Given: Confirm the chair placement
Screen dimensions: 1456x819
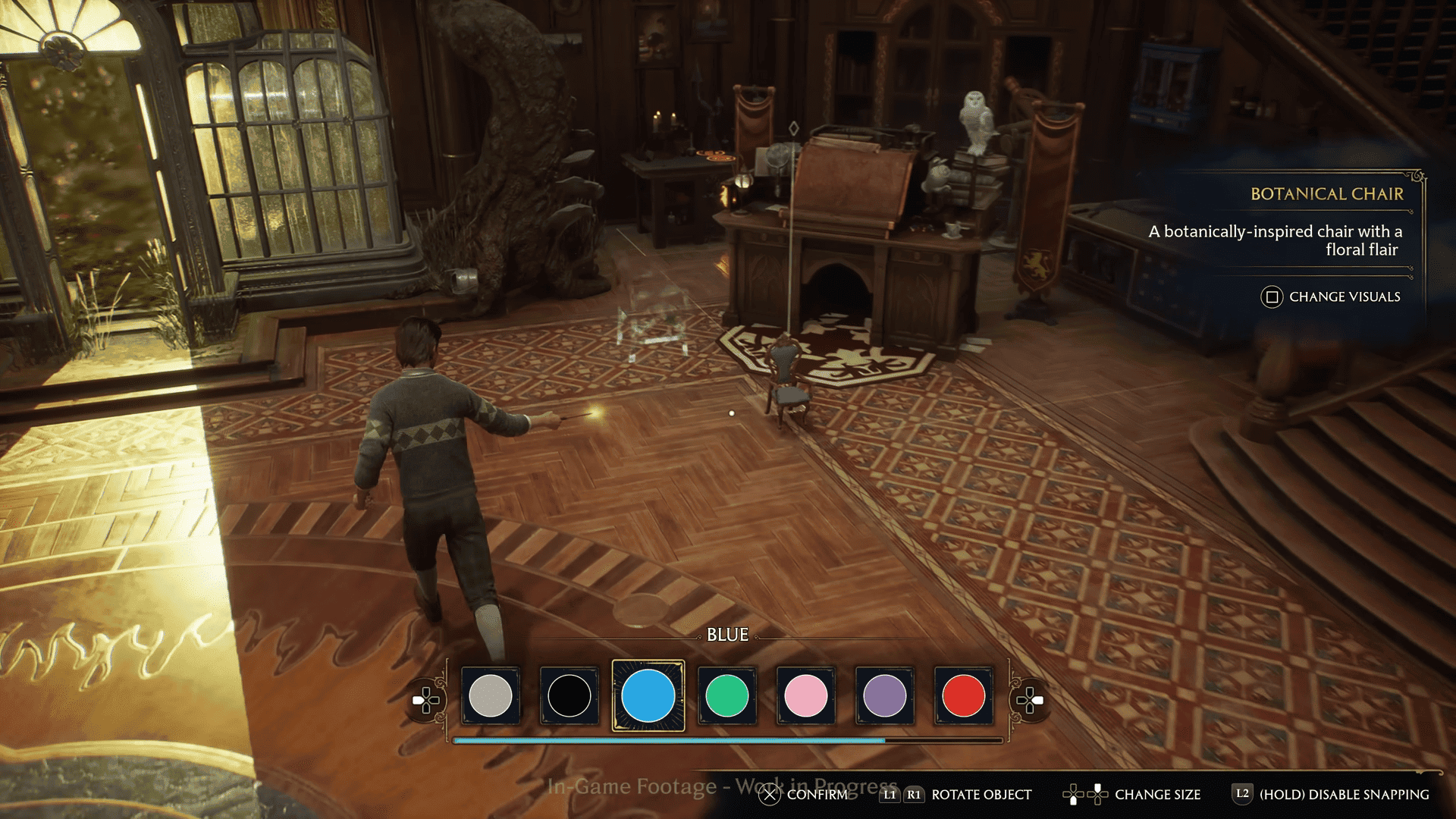Looking at the screenshot, I should click(x=816, y=794).
